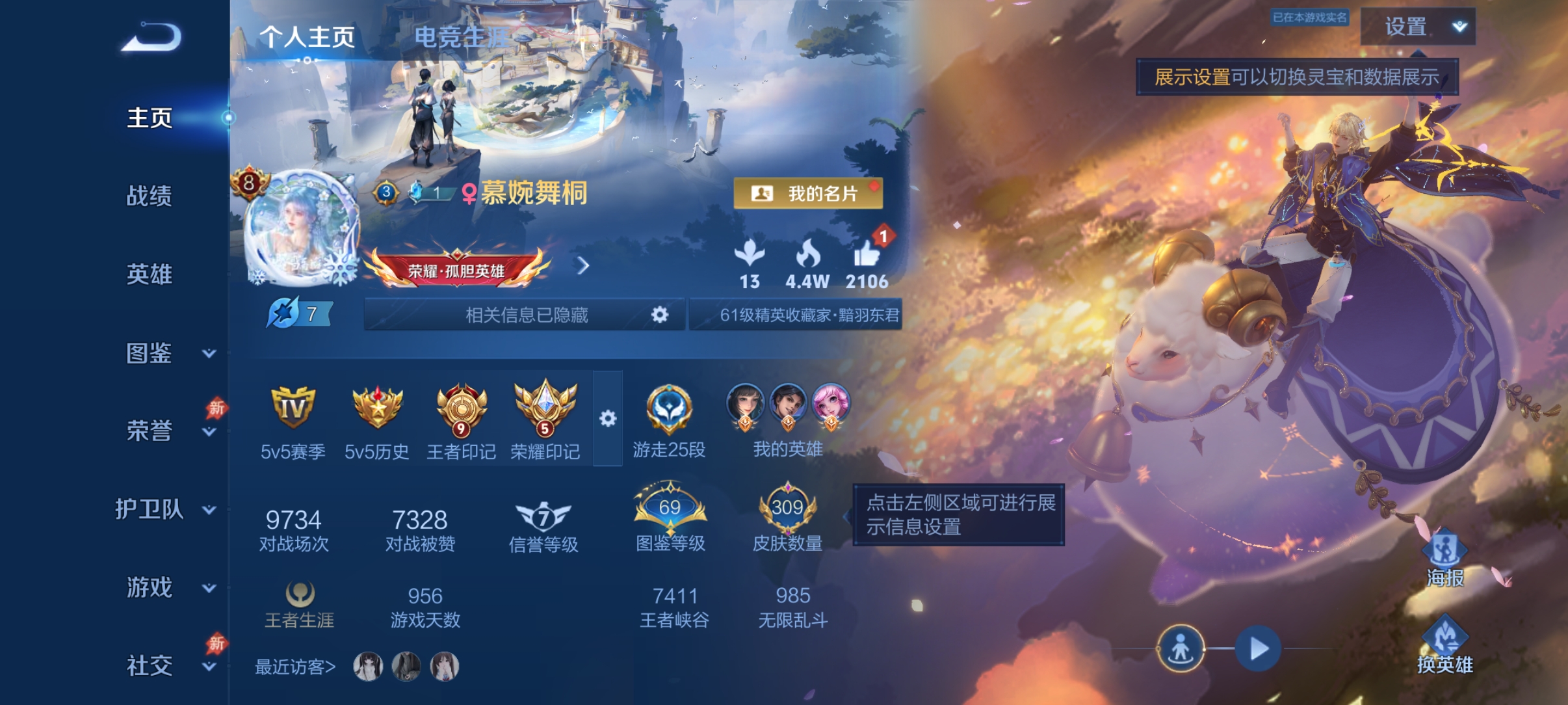Image resolution: width=1568 pixels, height=705 pixels.
Task: Toggle the gear on 相关信息已隐藏 bar
Action: (x=659, y=314)
